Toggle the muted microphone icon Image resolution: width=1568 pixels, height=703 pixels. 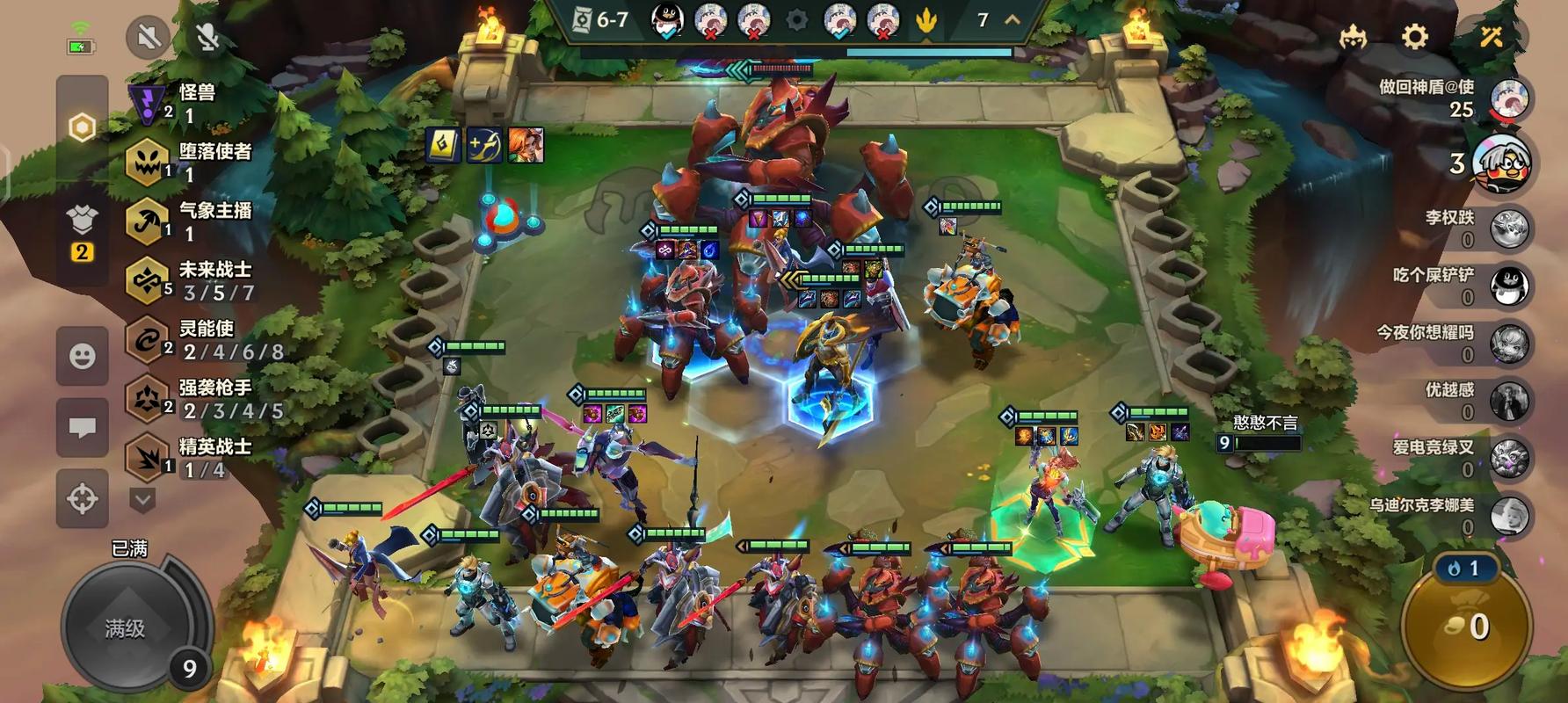tap(208, 37)
